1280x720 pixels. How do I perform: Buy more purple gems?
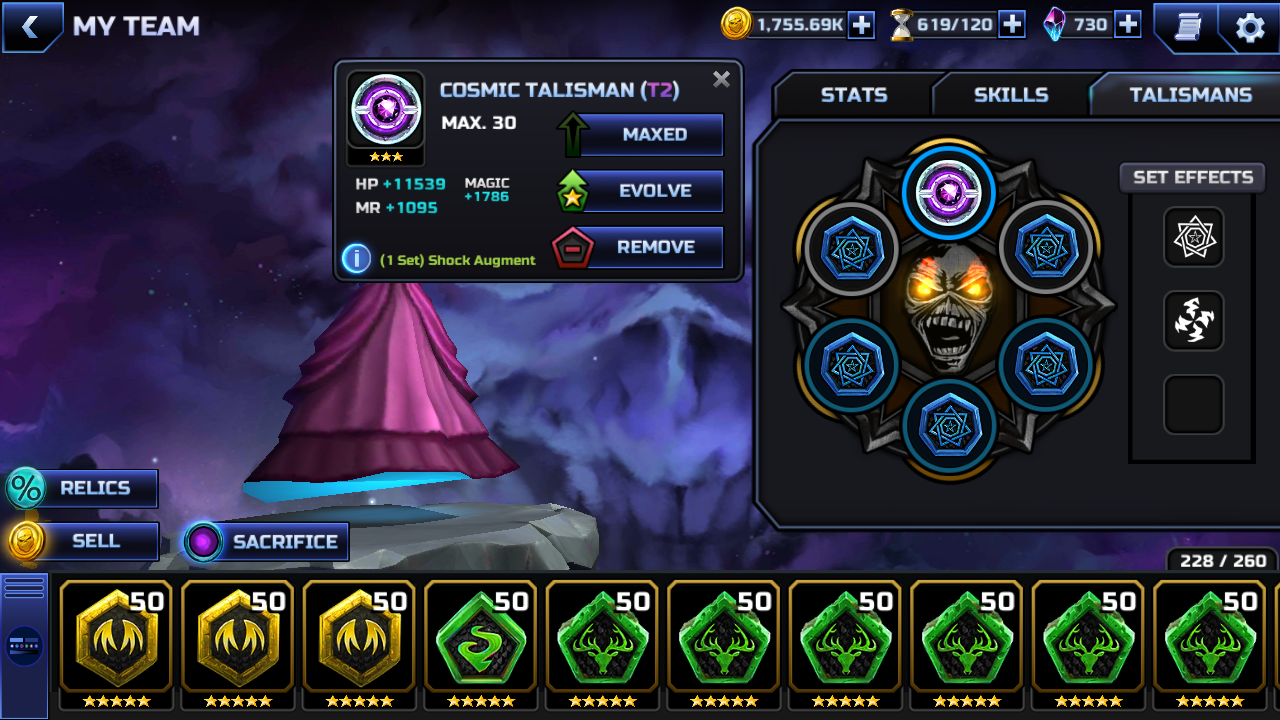(x=1128, y=25)
